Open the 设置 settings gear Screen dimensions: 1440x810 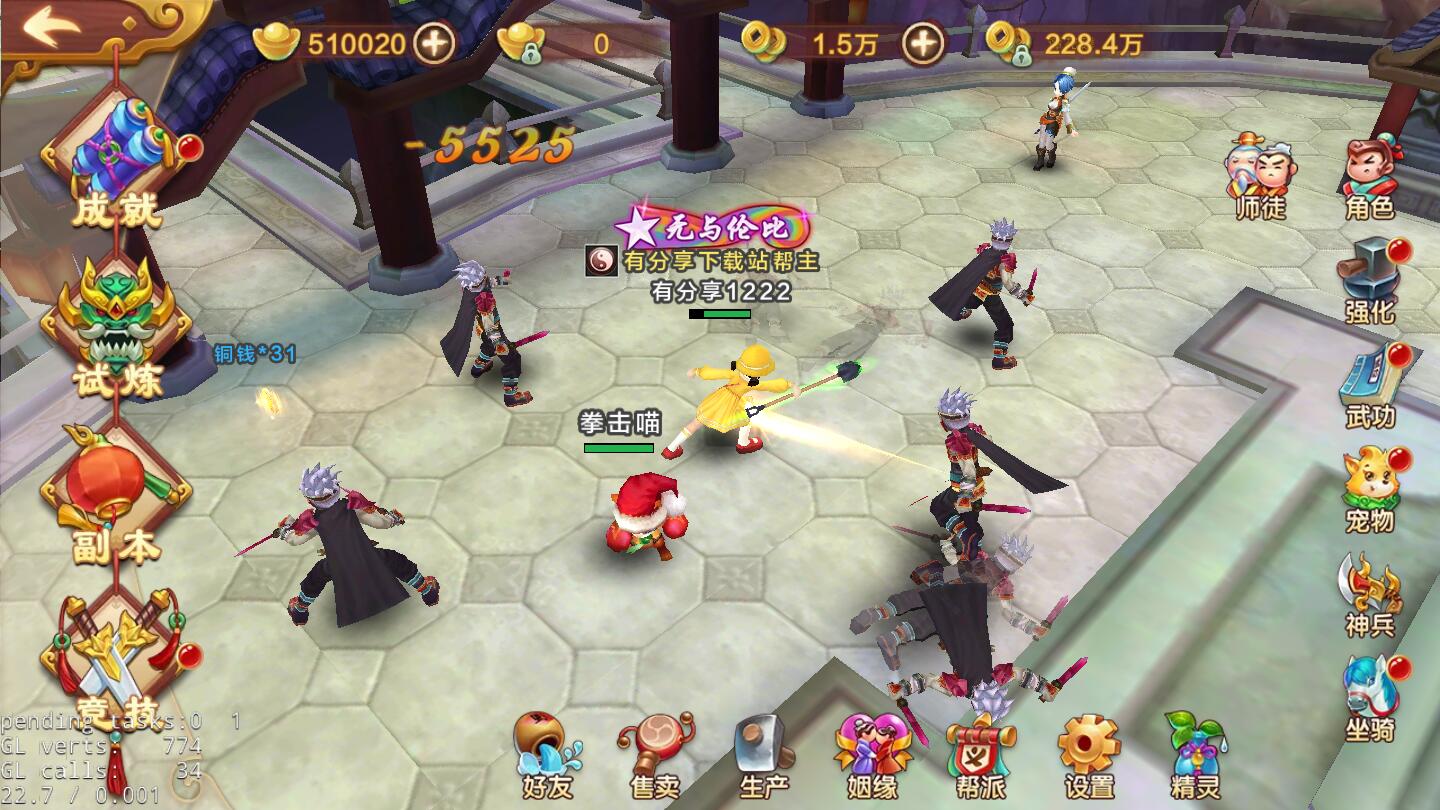coord(1089,756)
